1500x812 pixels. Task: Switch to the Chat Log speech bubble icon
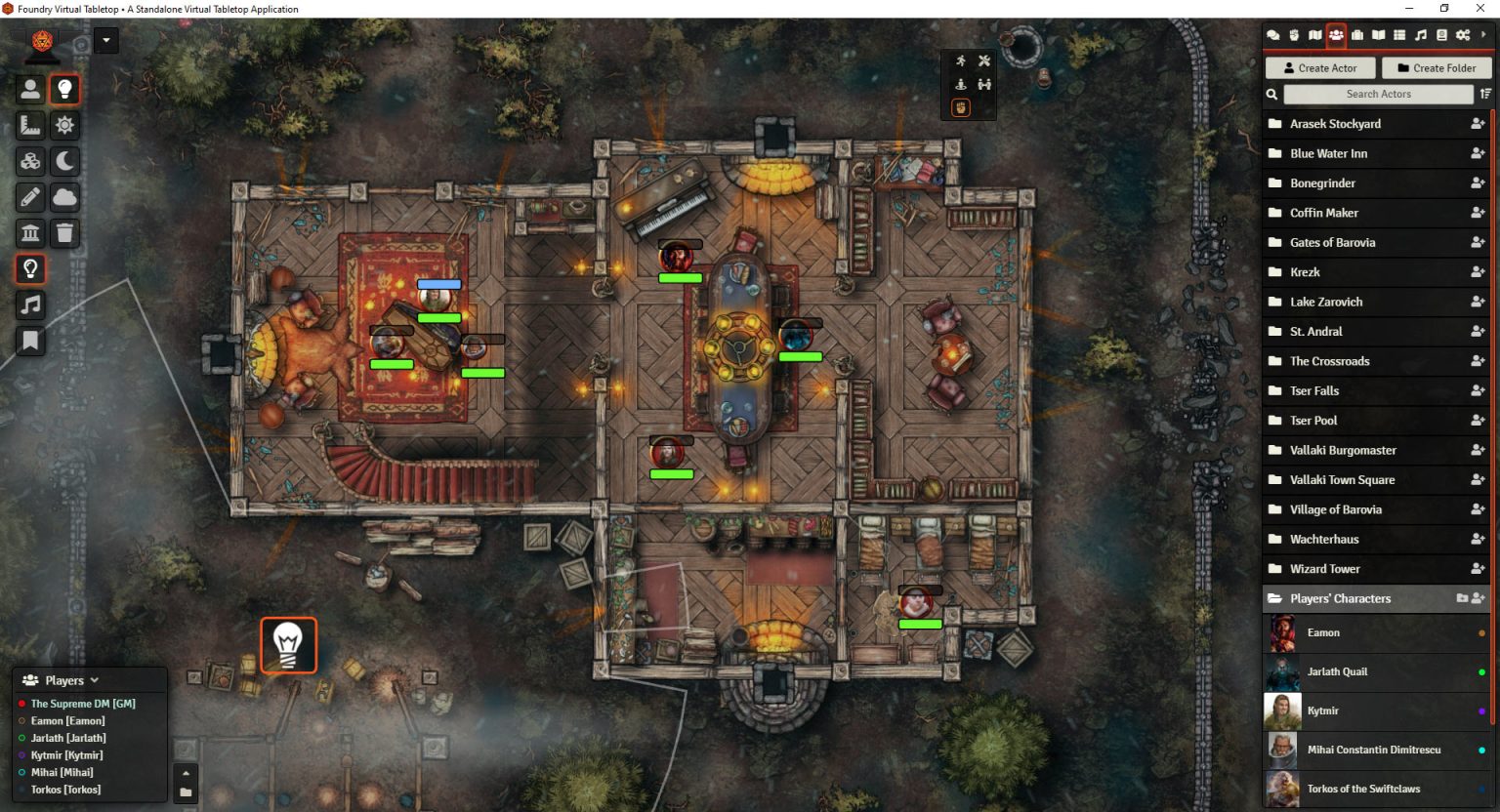click(1273, 35)
